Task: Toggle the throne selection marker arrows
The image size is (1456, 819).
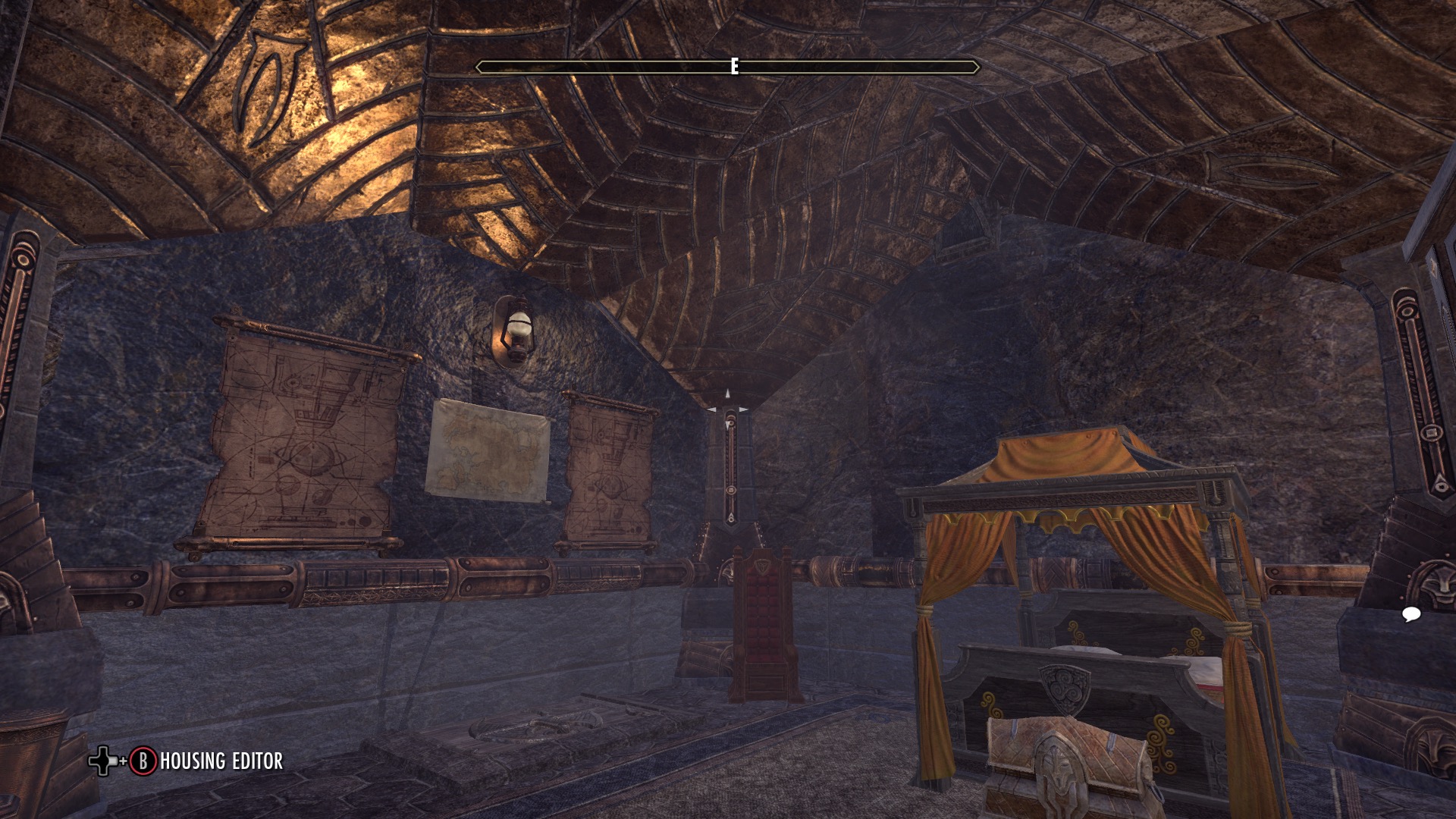Action: pos(726,404)
